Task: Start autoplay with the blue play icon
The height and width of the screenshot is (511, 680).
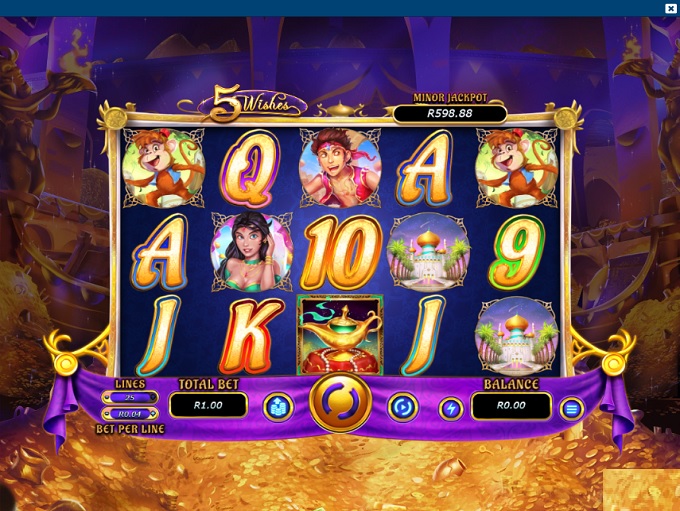Action: [x=402, y=407]
